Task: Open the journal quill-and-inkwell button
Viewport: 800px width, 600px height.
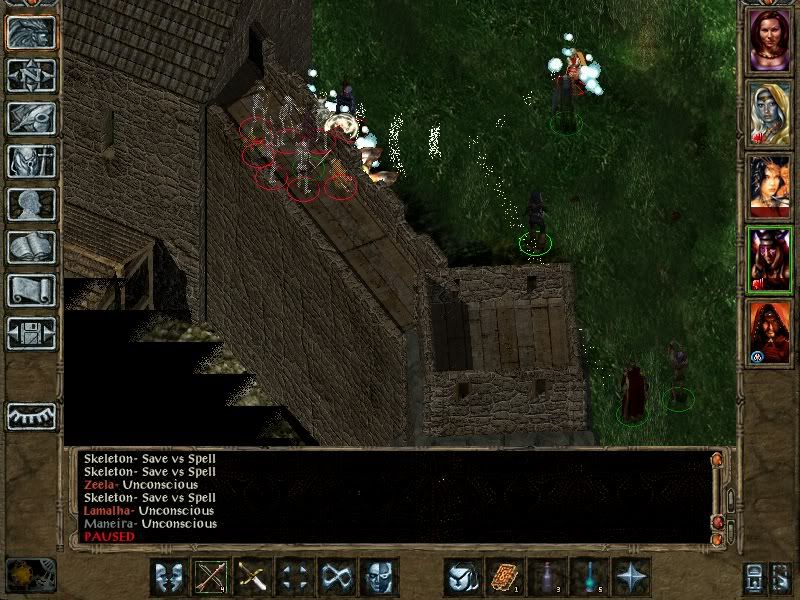Action: [31, 118]
